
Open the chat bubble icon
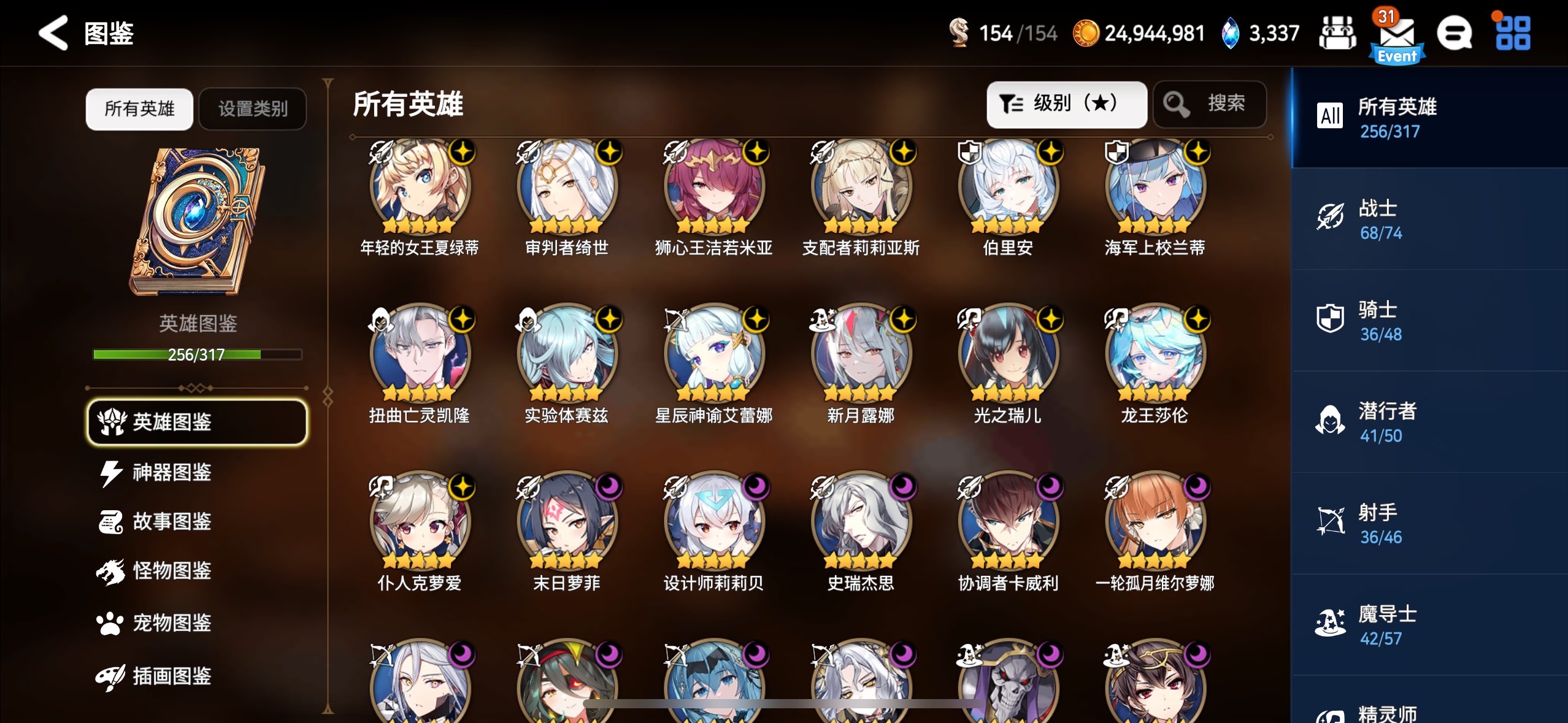(1454, 34)
